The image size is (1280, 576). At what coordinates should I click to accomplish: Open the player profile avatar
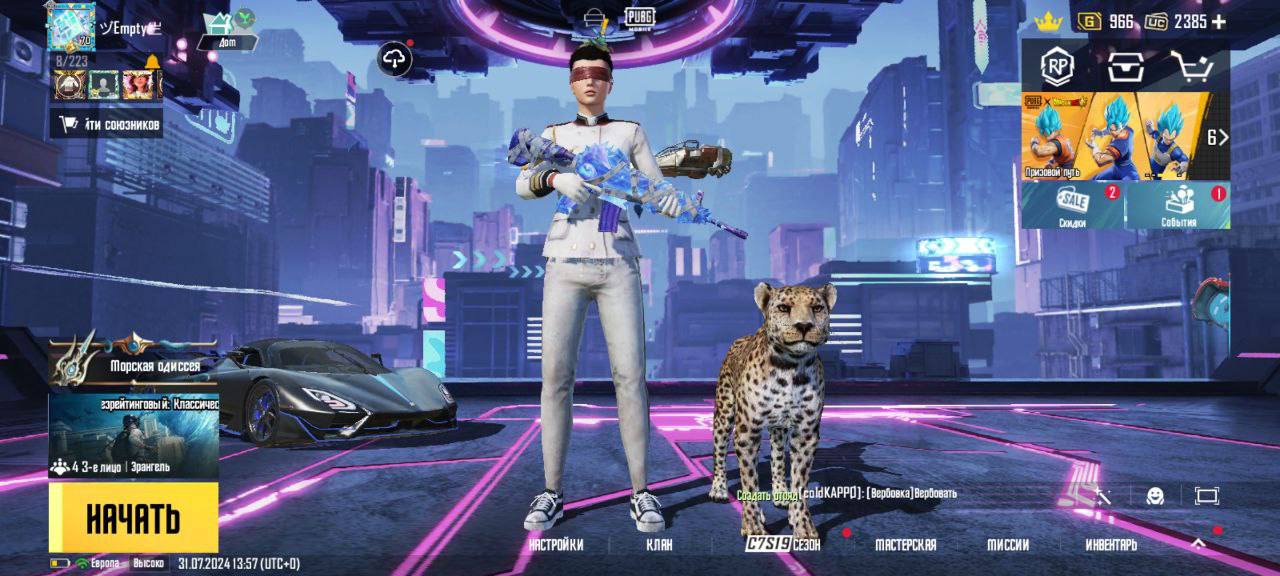click(x=70, y=24)
